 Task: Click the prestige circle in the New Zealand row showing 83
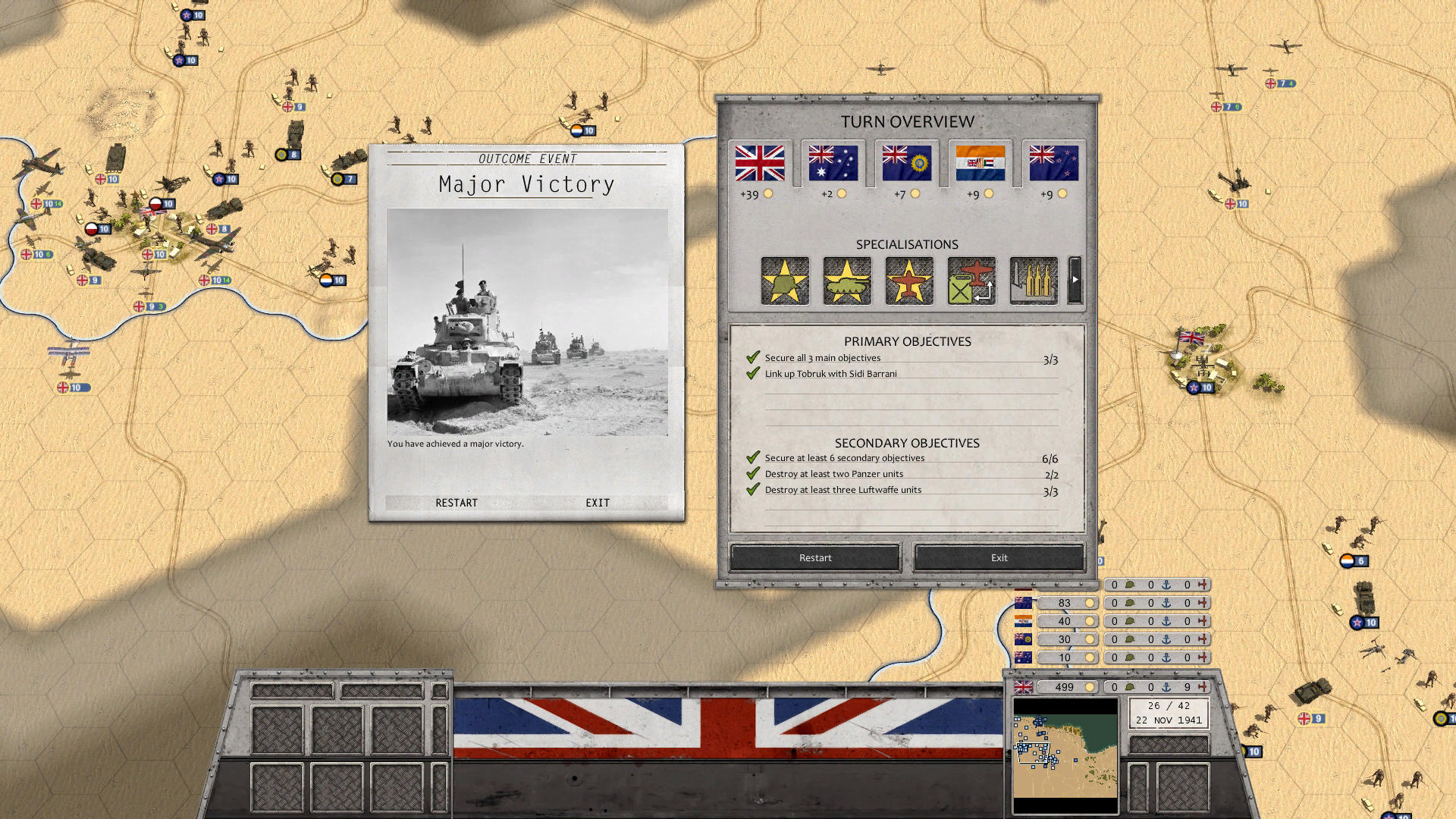1090,603
